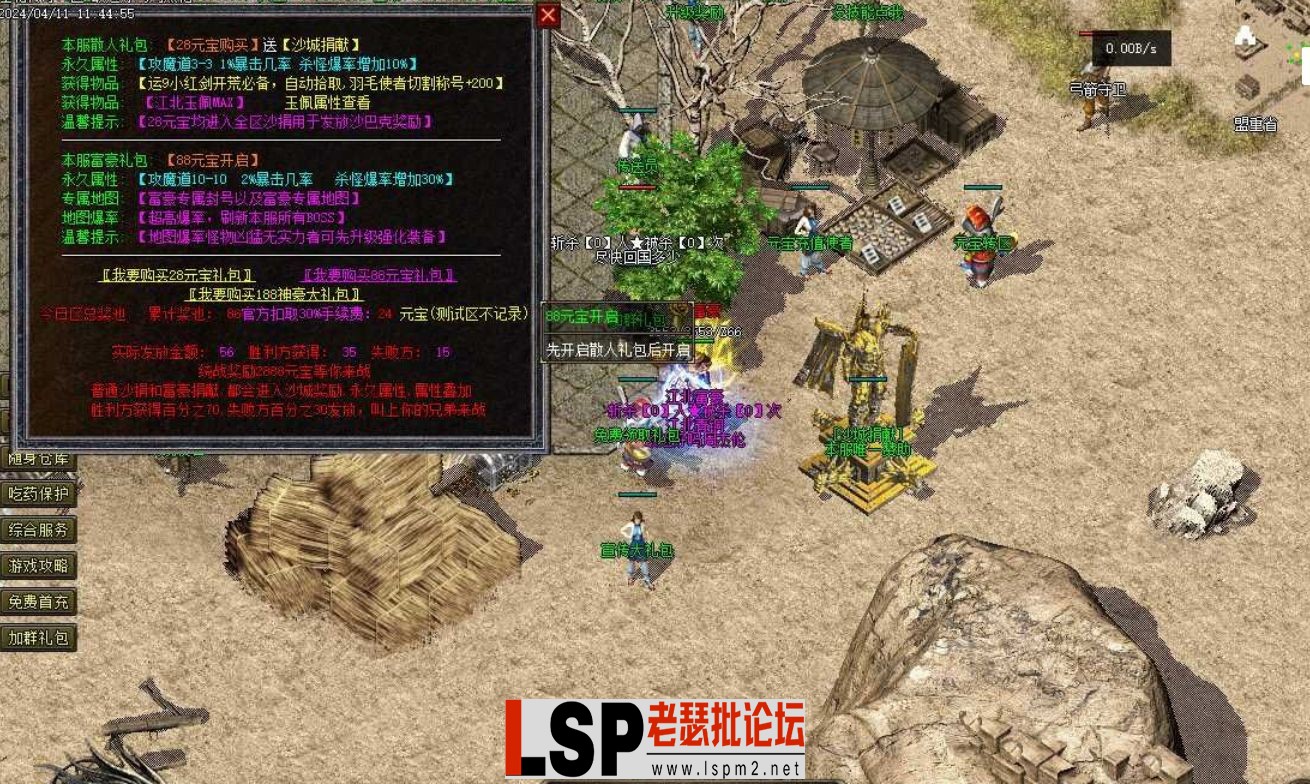Image resolution: width=1310 pixels, height=784 pixels.
Task: Claim the 免费首充 free first recharge
Action: point(39,602)
